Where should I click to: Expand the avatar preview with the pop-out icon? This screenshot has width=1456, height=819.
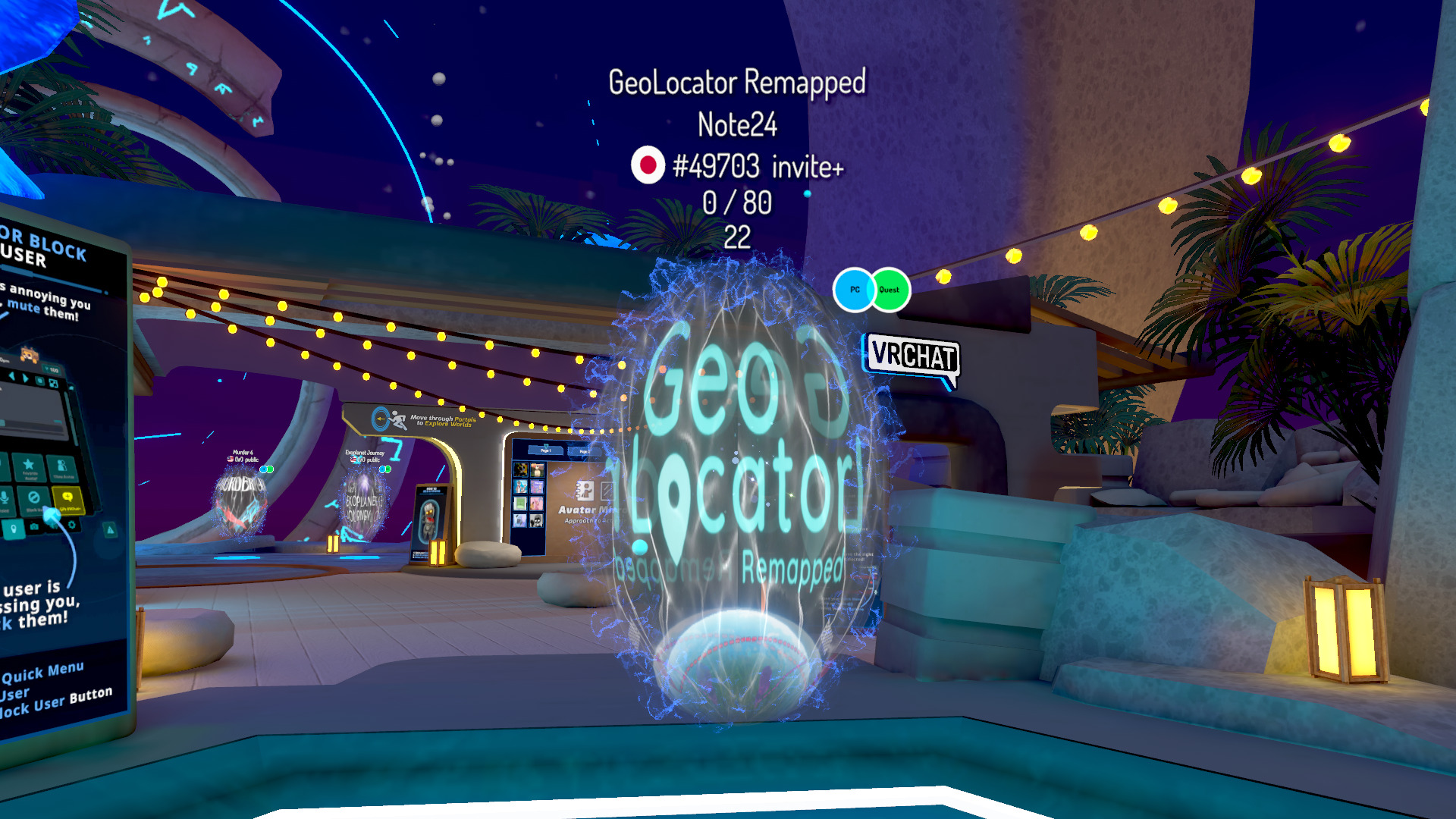click(52, 383)
